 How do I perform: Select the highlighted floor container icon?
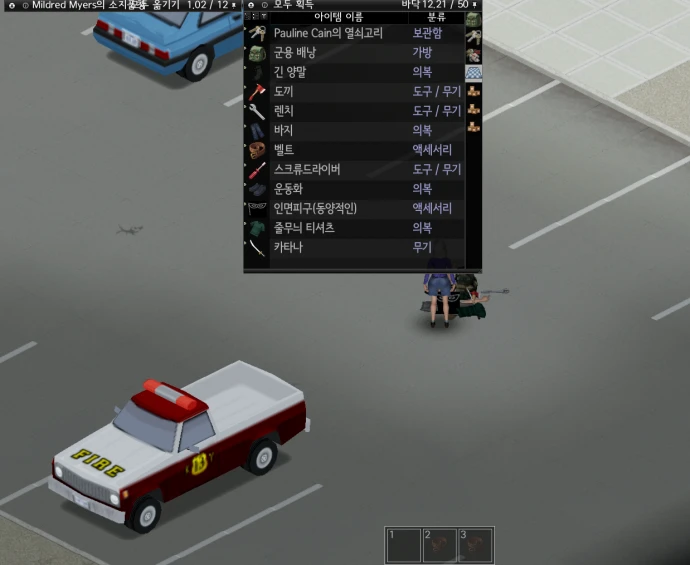tap(473, 73)
